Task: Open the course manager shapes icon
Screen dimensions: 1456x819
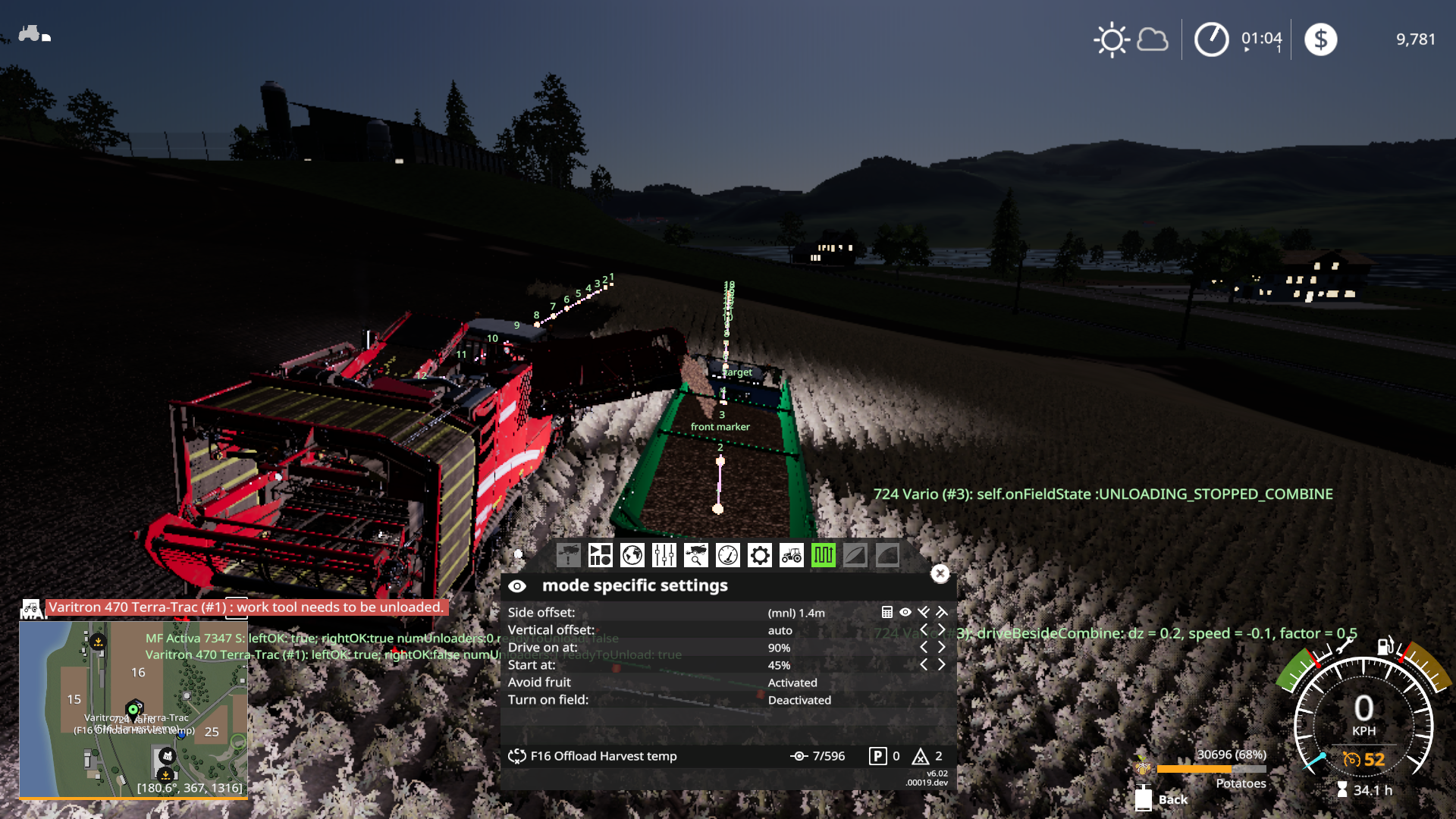Action: 600,555
